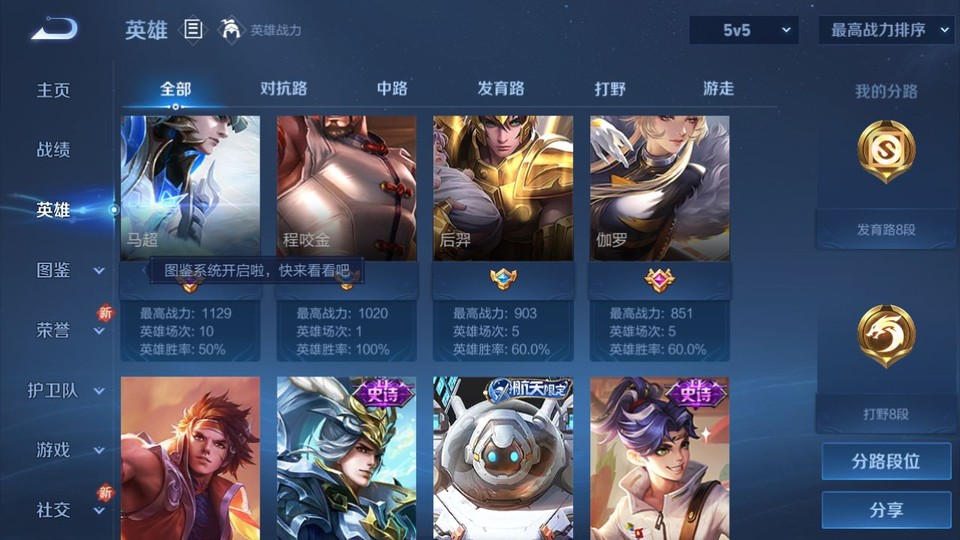Screen dimensions: 960x540
Task: Switch to the 游走 roaming tab
Action: coord(718,88)
